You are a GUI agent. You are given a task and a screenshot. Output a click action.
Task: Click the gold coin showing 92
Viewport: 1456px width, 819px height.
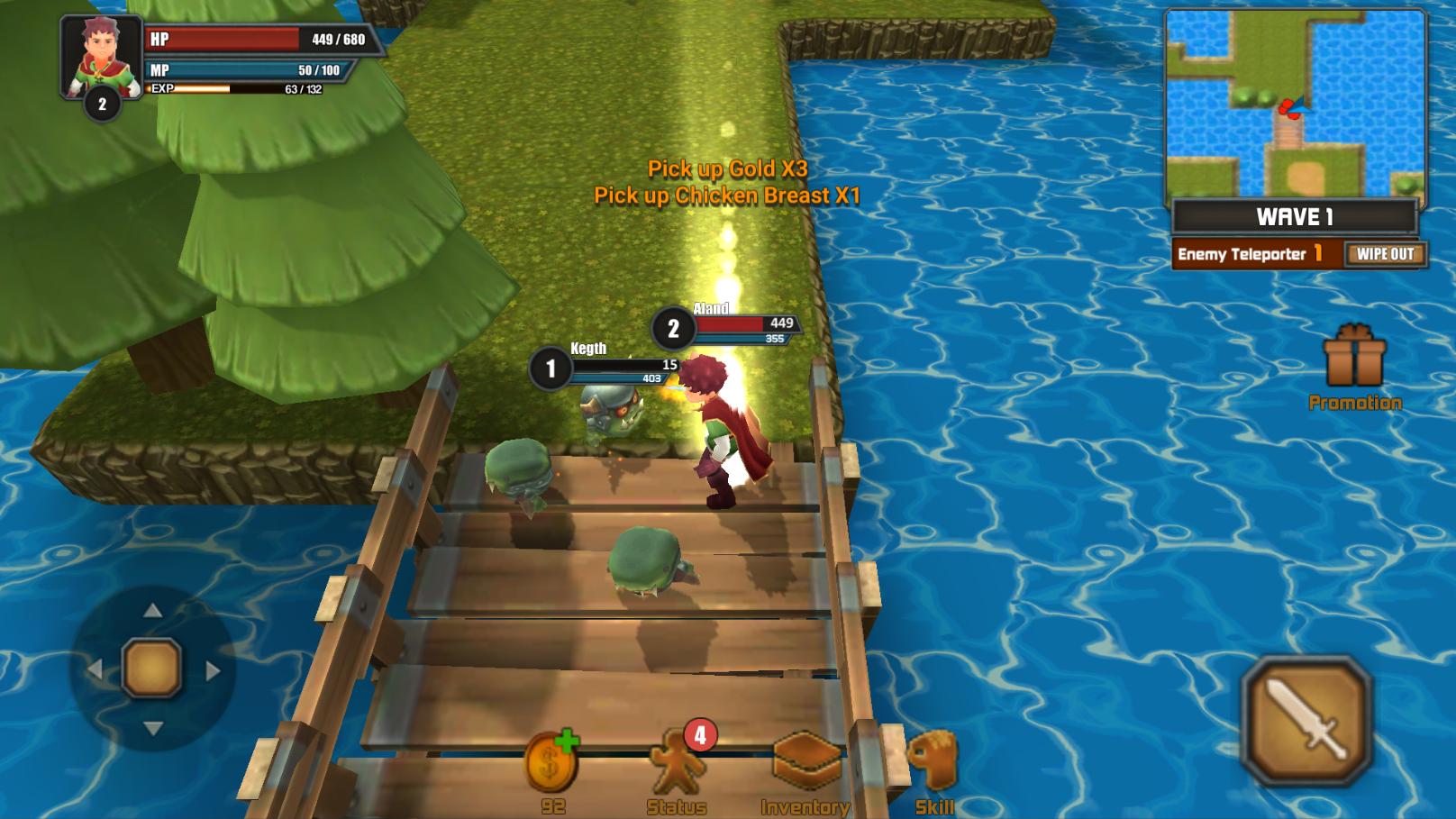pyautogui.click(x=554, y=761)
